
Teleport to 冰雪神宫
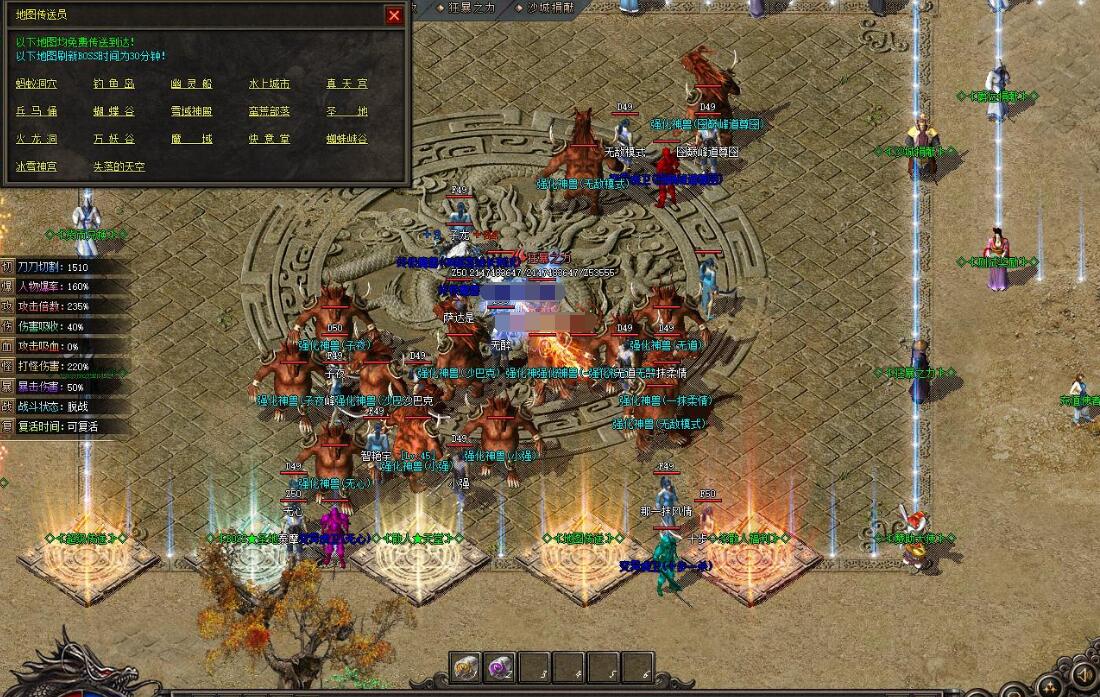[x=36, y=167]
